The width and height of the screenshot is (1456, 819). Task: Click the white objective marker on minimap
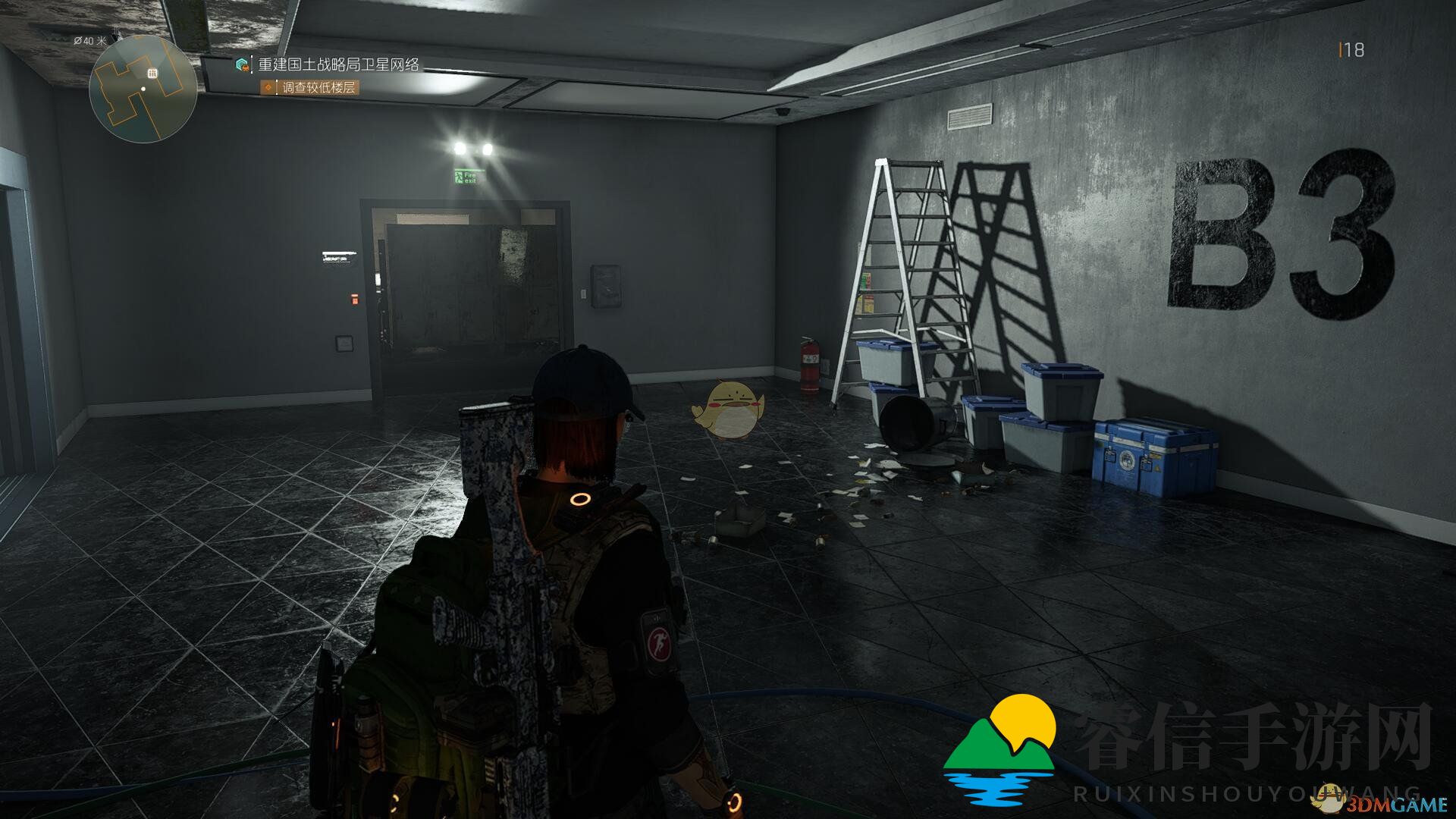pyautogui.click(x=152, y=73)
